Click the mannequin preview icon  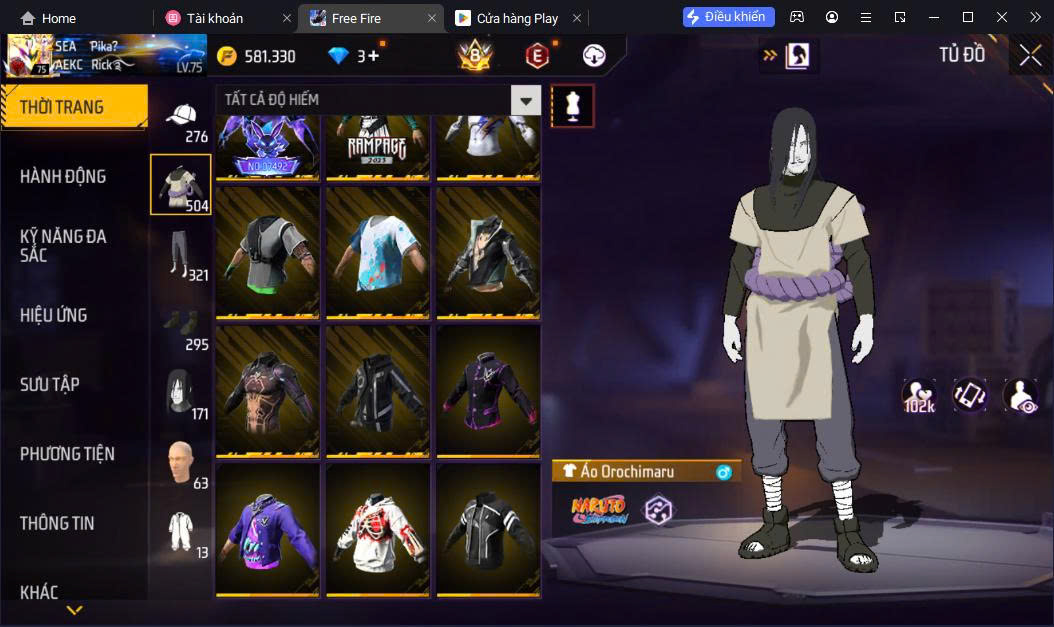(x=573, y=105)
